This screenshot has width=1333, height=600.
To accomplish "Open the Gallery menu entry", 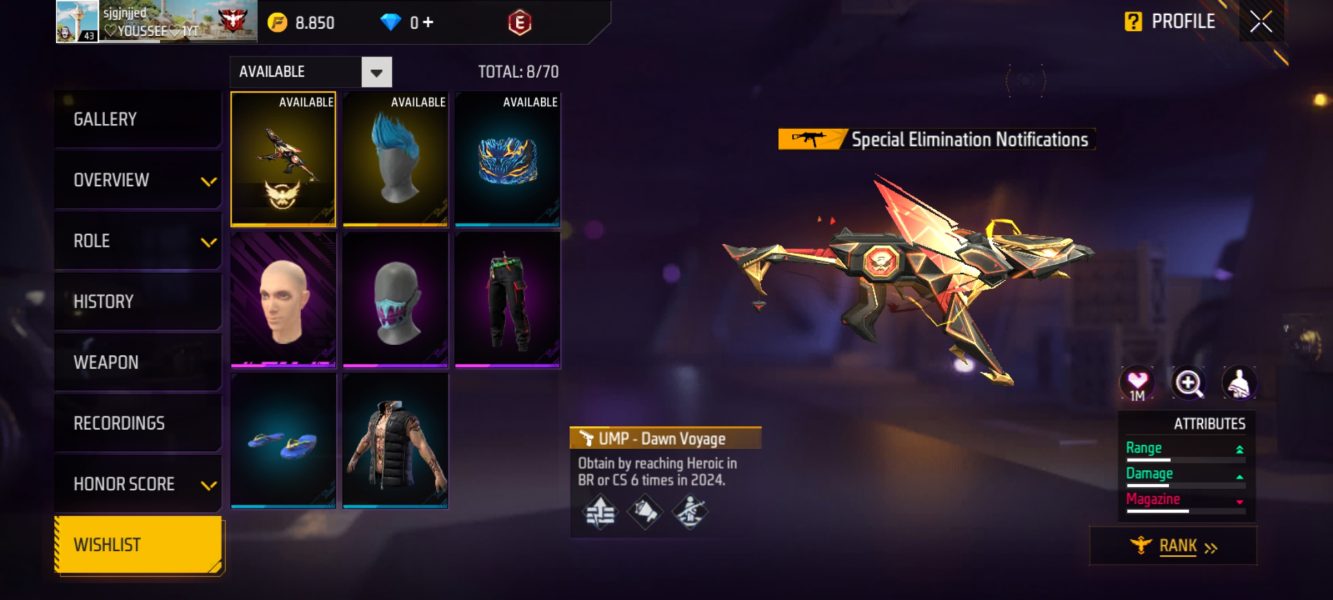I will [137, 119].
